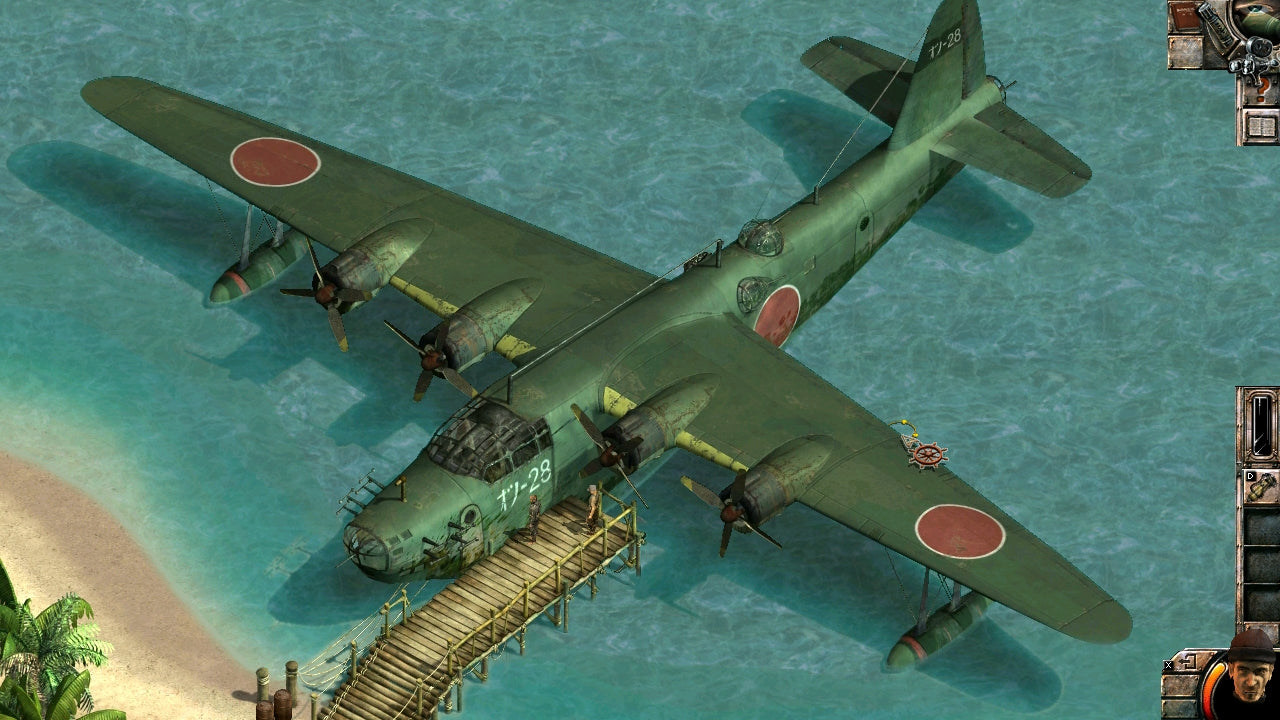Click the question mark help icon
The image size is (1280, 720).
tap(1264, 88)
